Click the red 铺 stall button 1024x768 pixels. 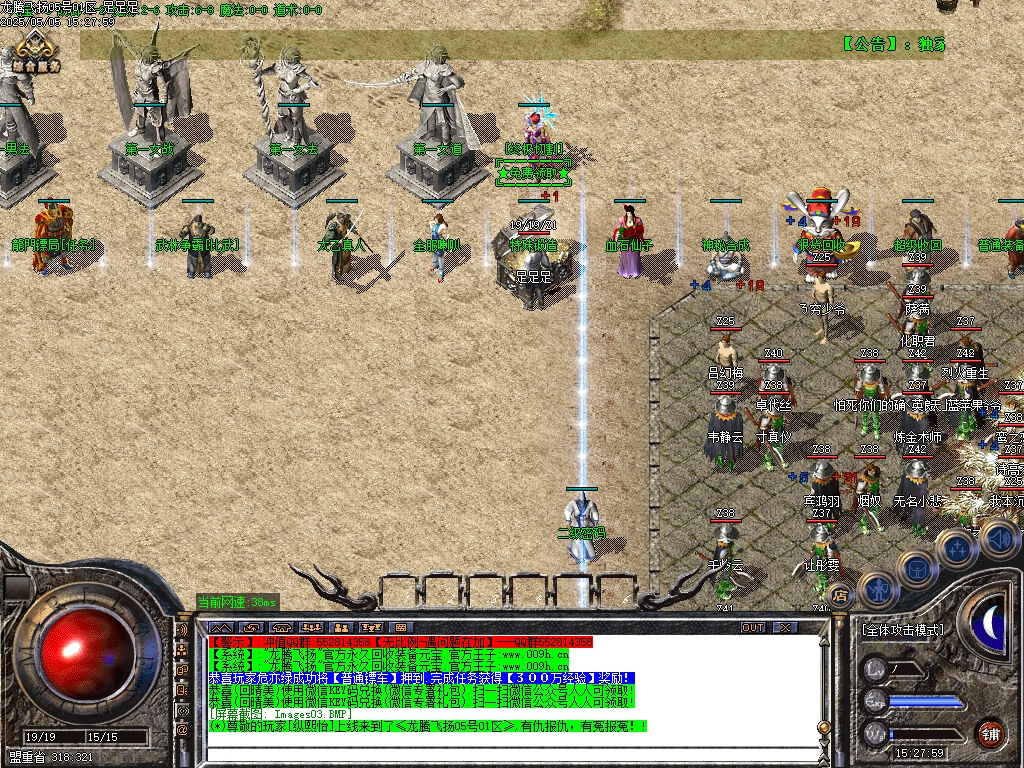(x=991, y=733)
